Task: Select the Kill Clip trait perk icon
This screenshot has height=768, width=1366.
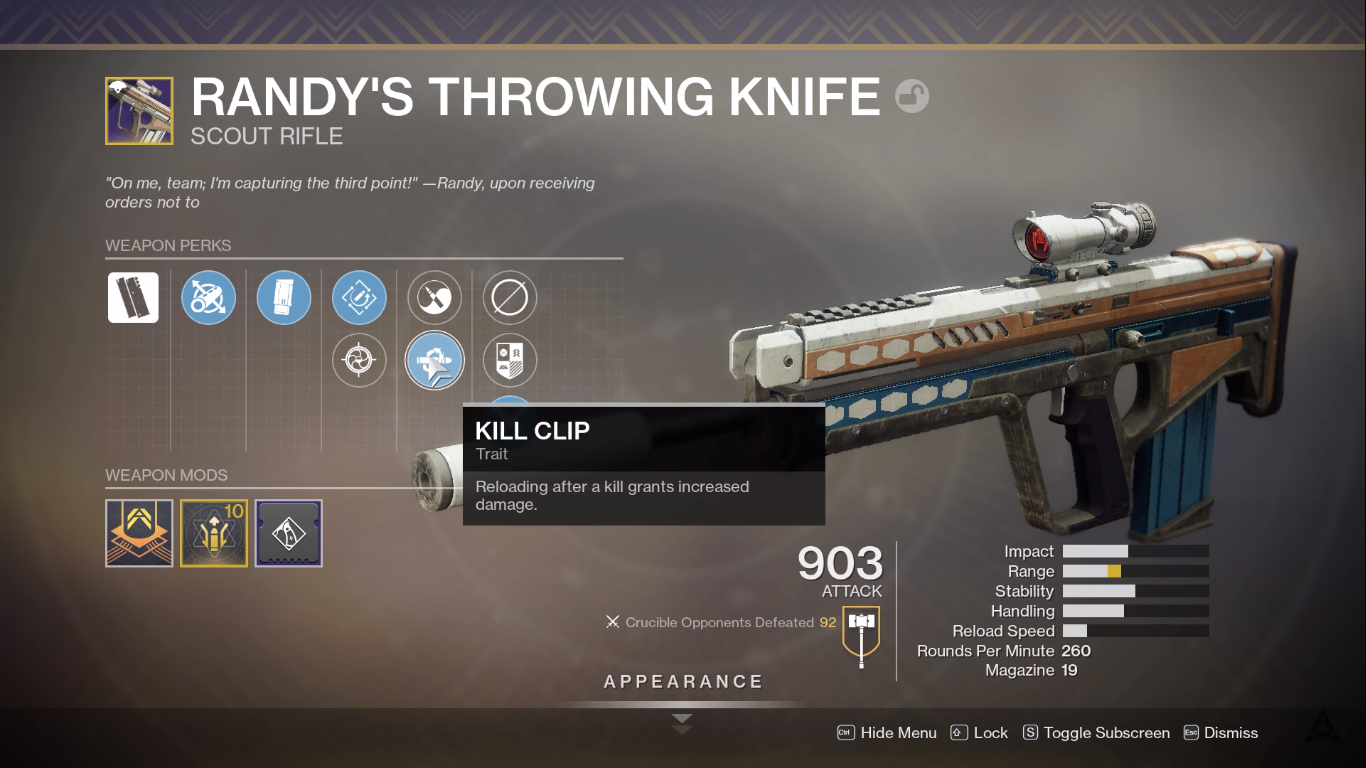Action: tap(434, 360)
